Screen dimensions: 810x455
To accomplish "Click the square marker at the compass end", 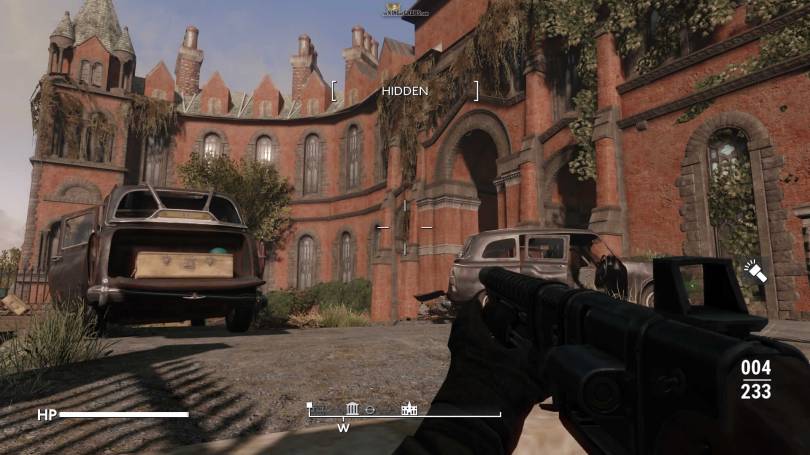I will pos(311,407).
